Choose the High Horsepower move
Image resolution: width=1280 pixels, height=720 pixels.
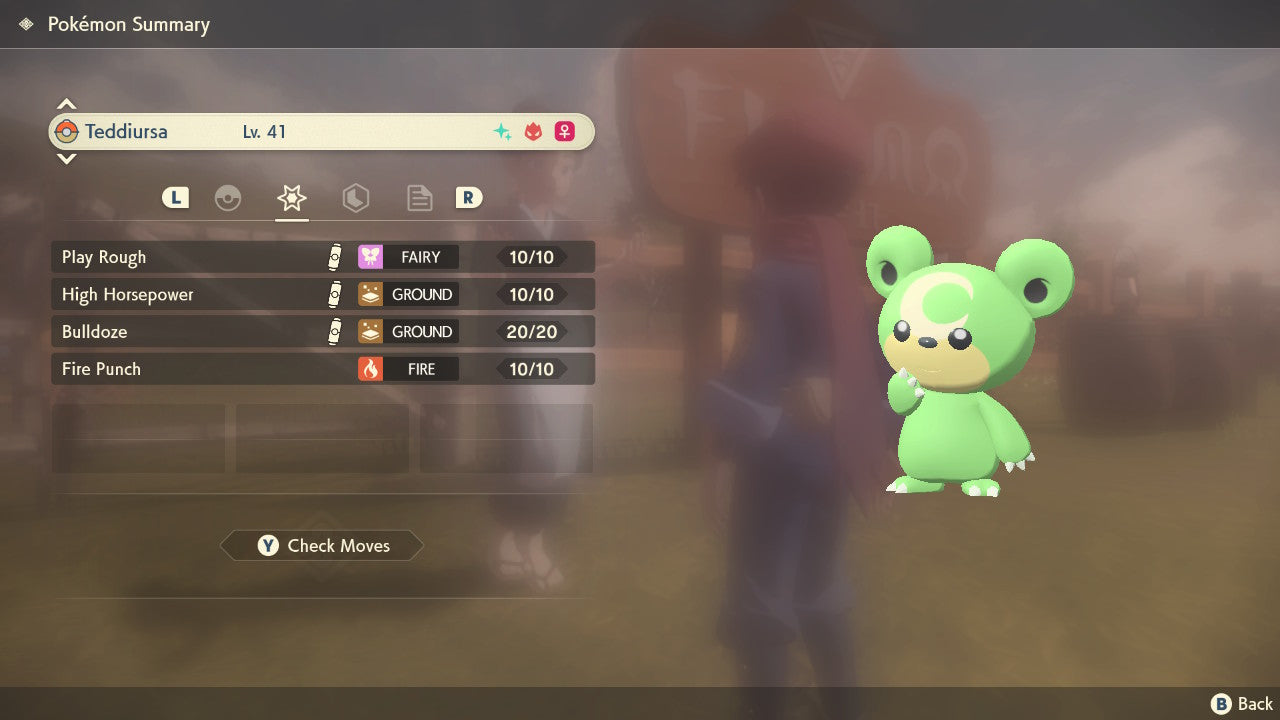pos(322,294)
